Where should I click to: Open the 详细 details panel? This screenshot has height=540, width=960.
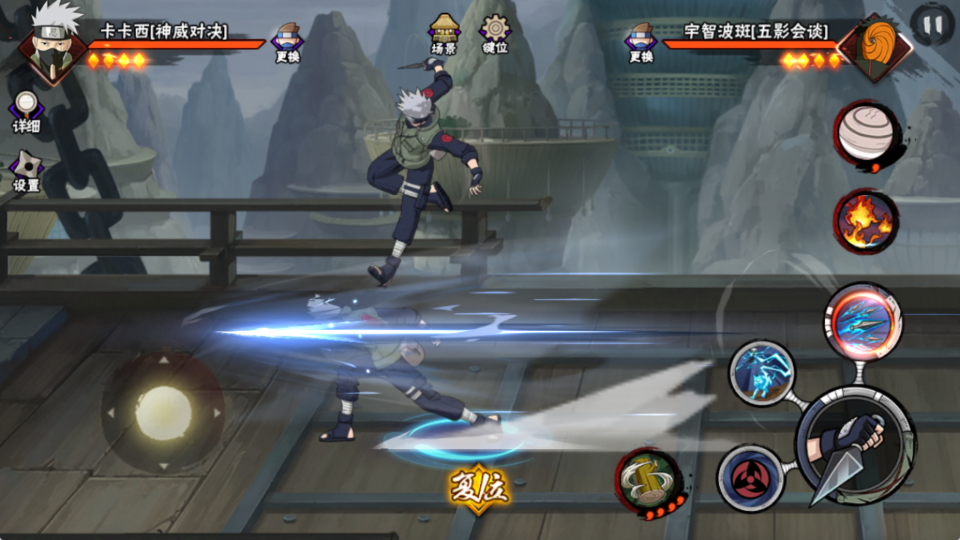coord(26,112)
